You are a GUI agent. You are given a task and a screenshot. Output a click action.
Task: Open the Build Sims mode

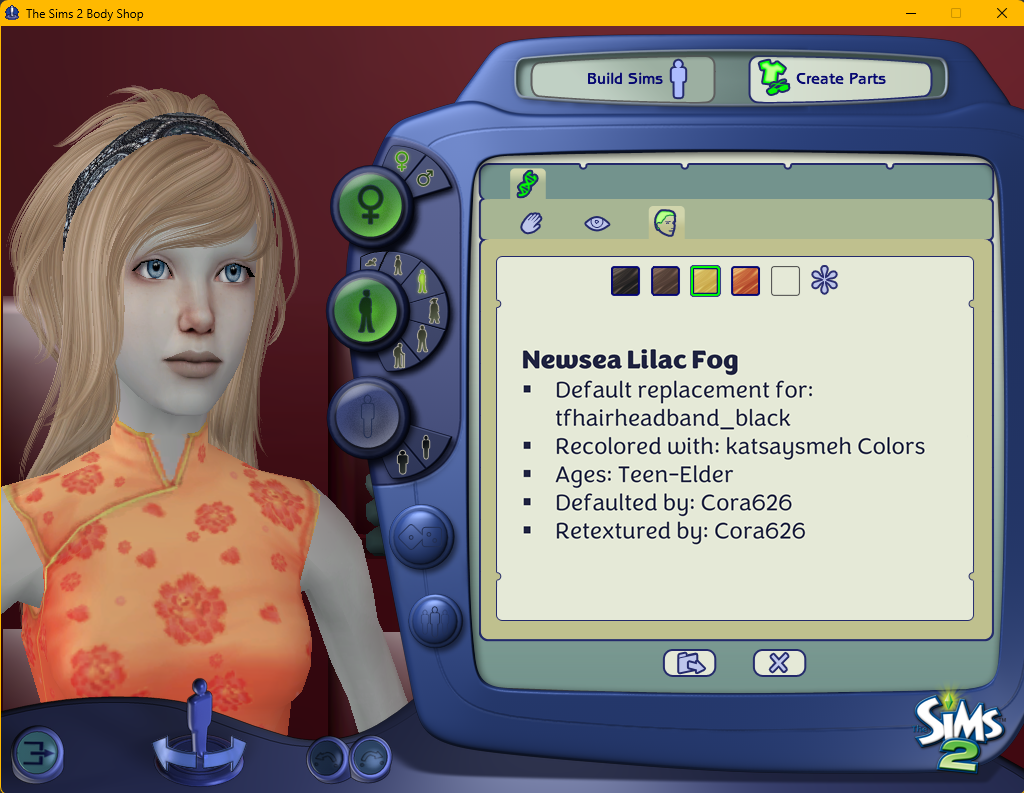pyautogui.click(x=623, y=79)
